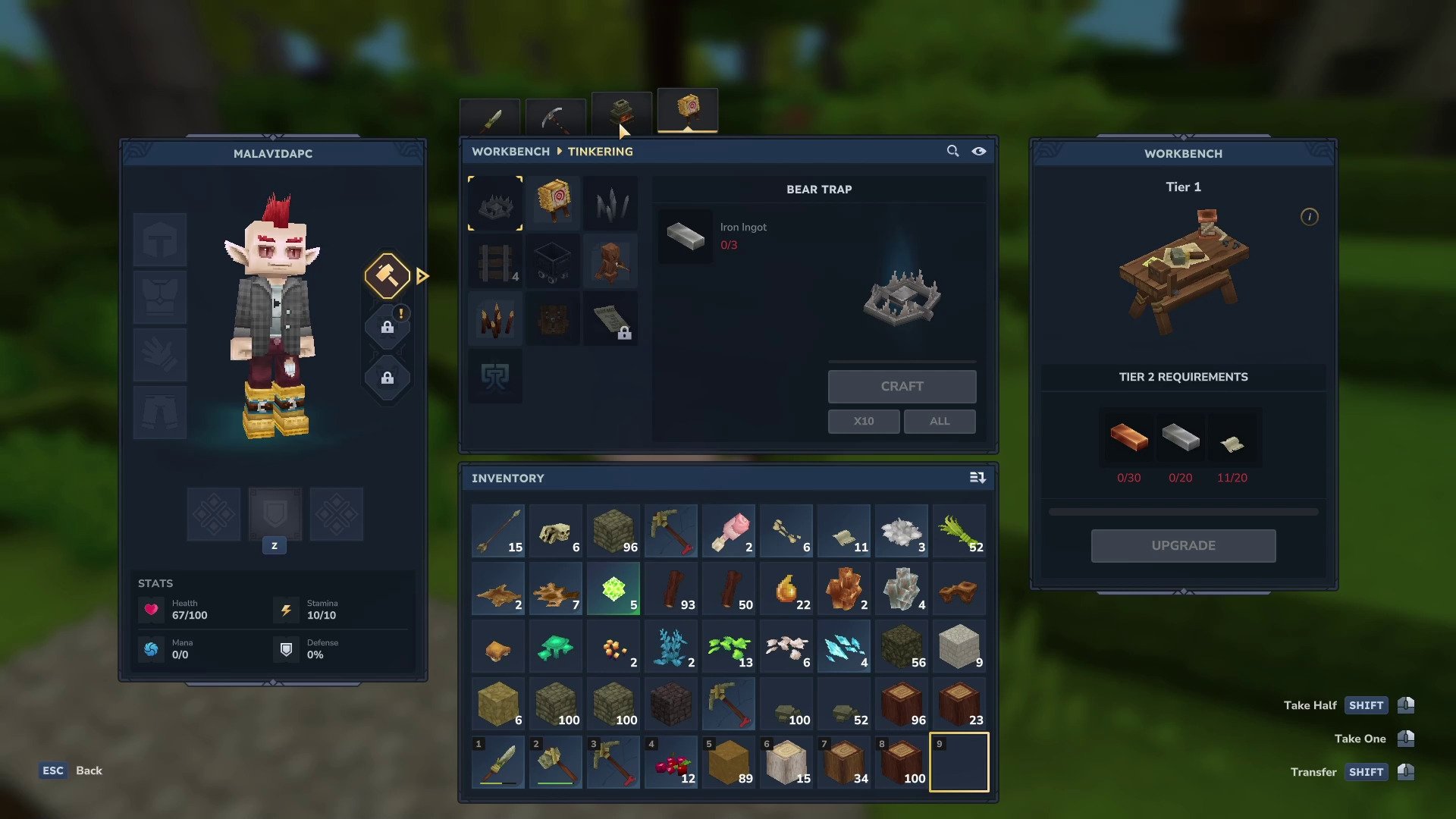
Task: Open the hammer crafting side button
Action: pos(388,276)
